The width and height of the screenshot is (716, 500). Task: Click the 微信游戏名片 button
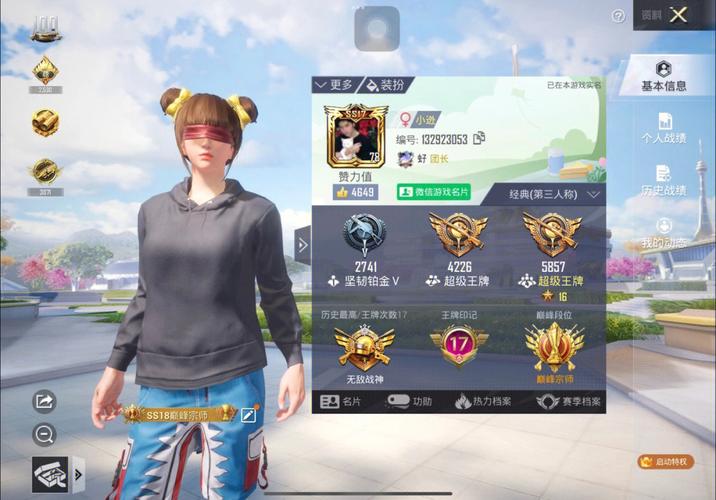(x=433, y=191)
